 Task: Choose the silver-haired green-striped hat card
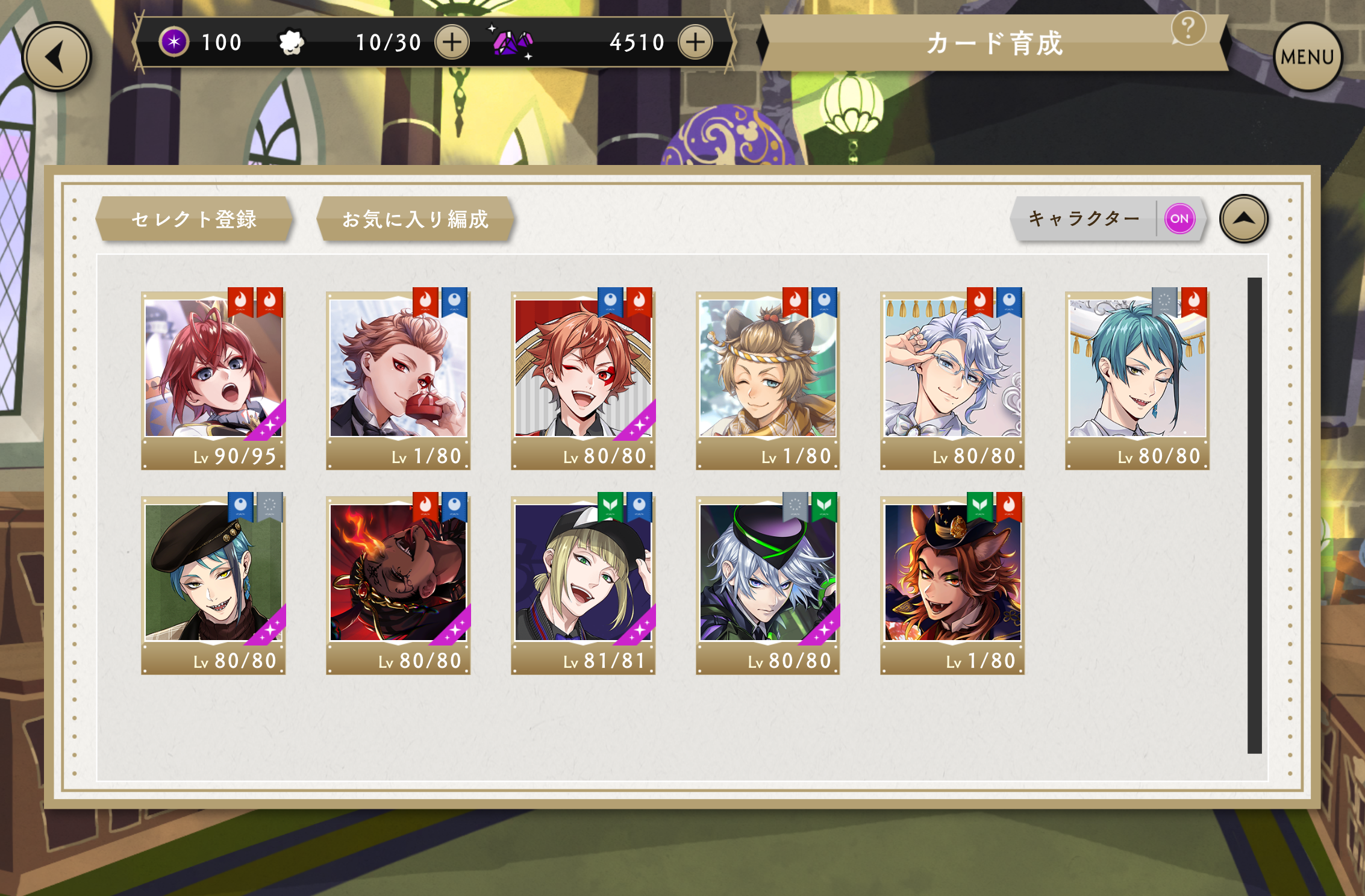click(767, 583)
